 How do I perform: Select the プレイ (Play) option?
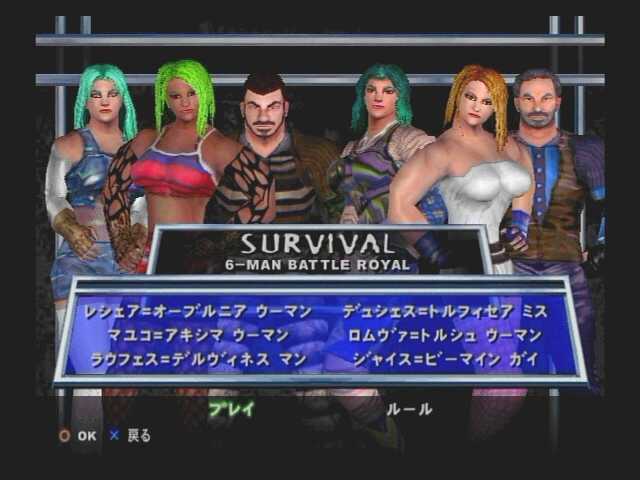(232, 409)
